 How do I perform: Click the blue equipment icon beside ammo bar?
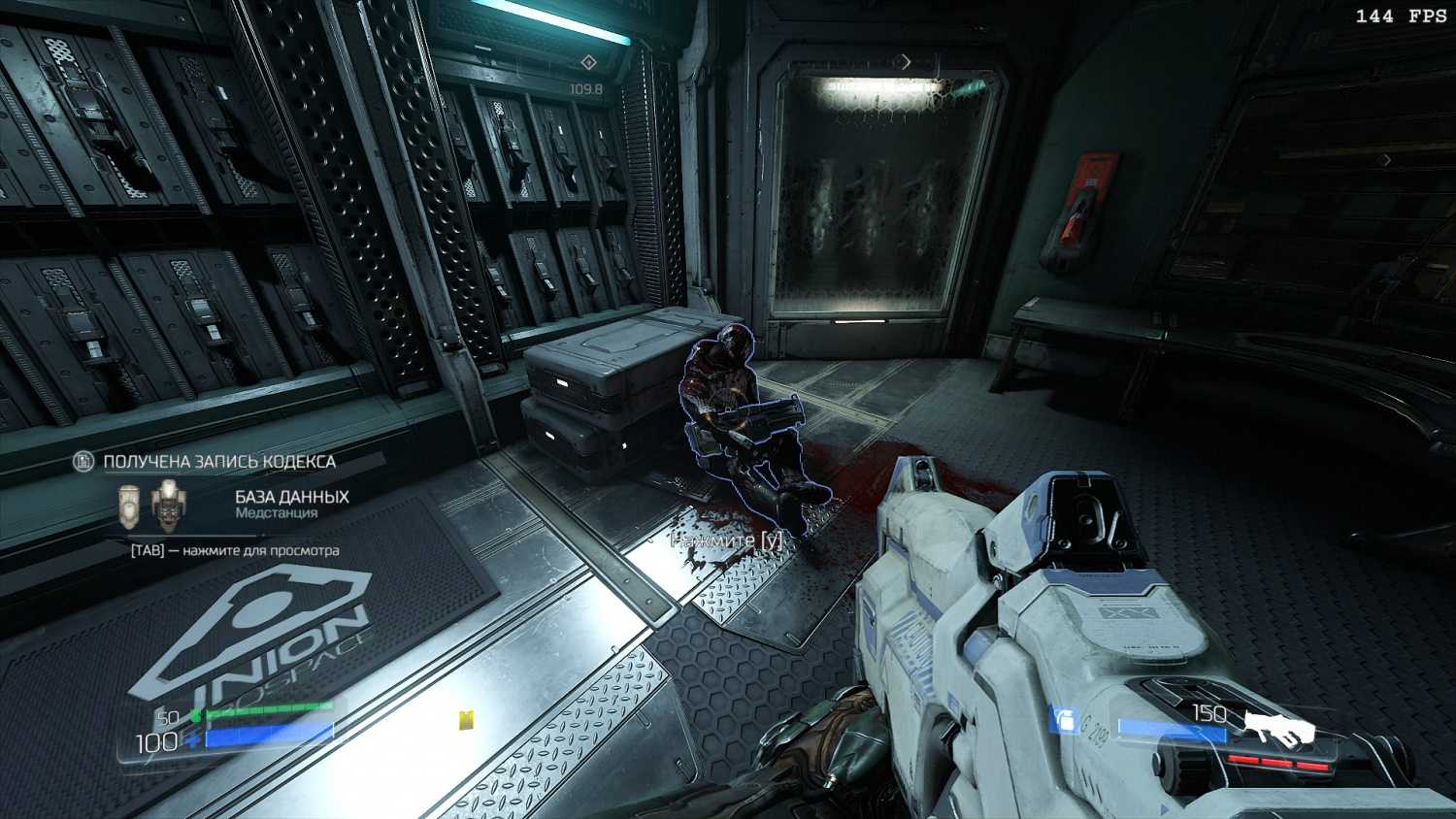[1065, 720]
